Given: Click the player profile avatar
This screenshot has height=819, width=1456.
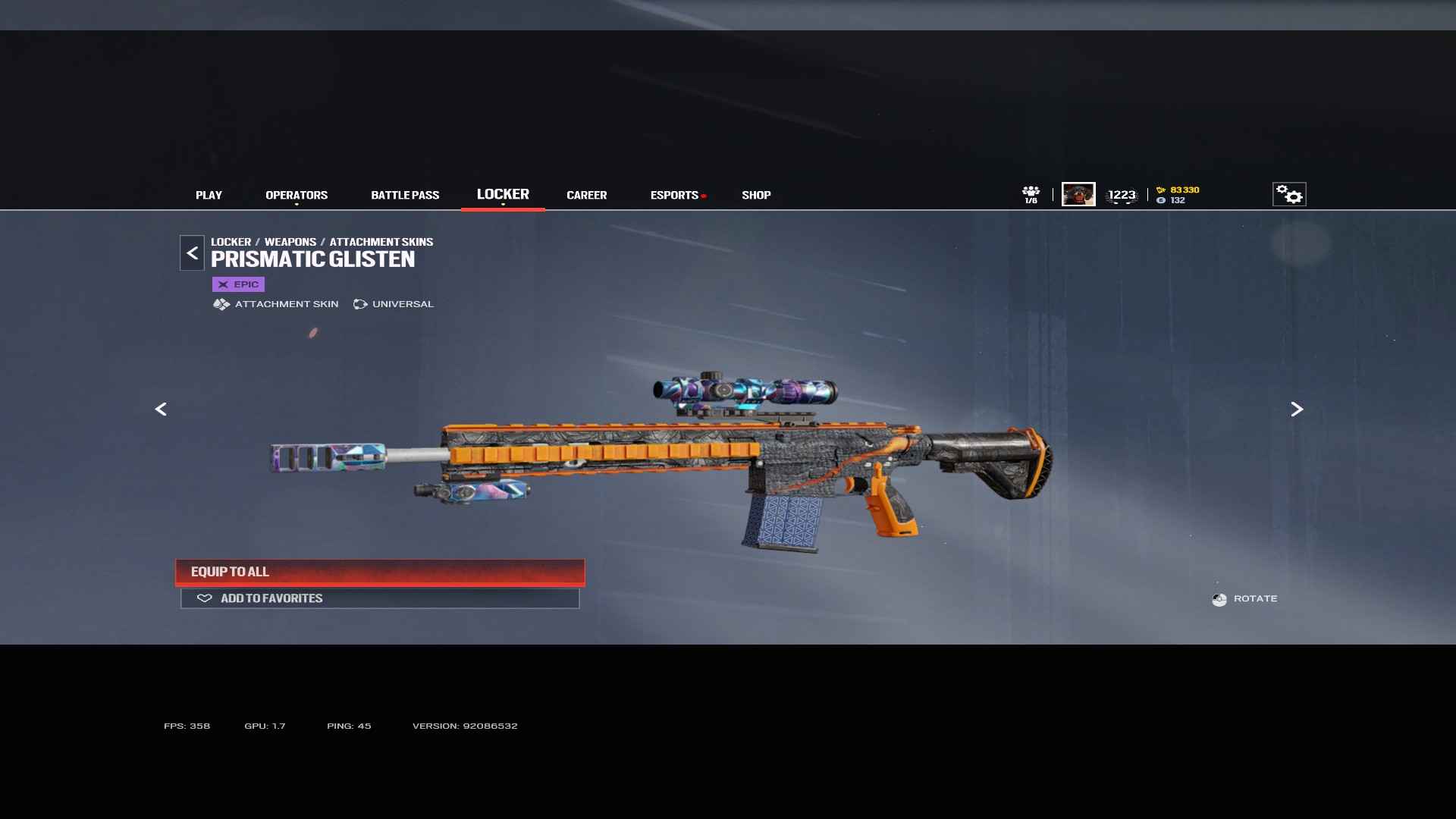Looking at the screenshot, I should 1078,194.
